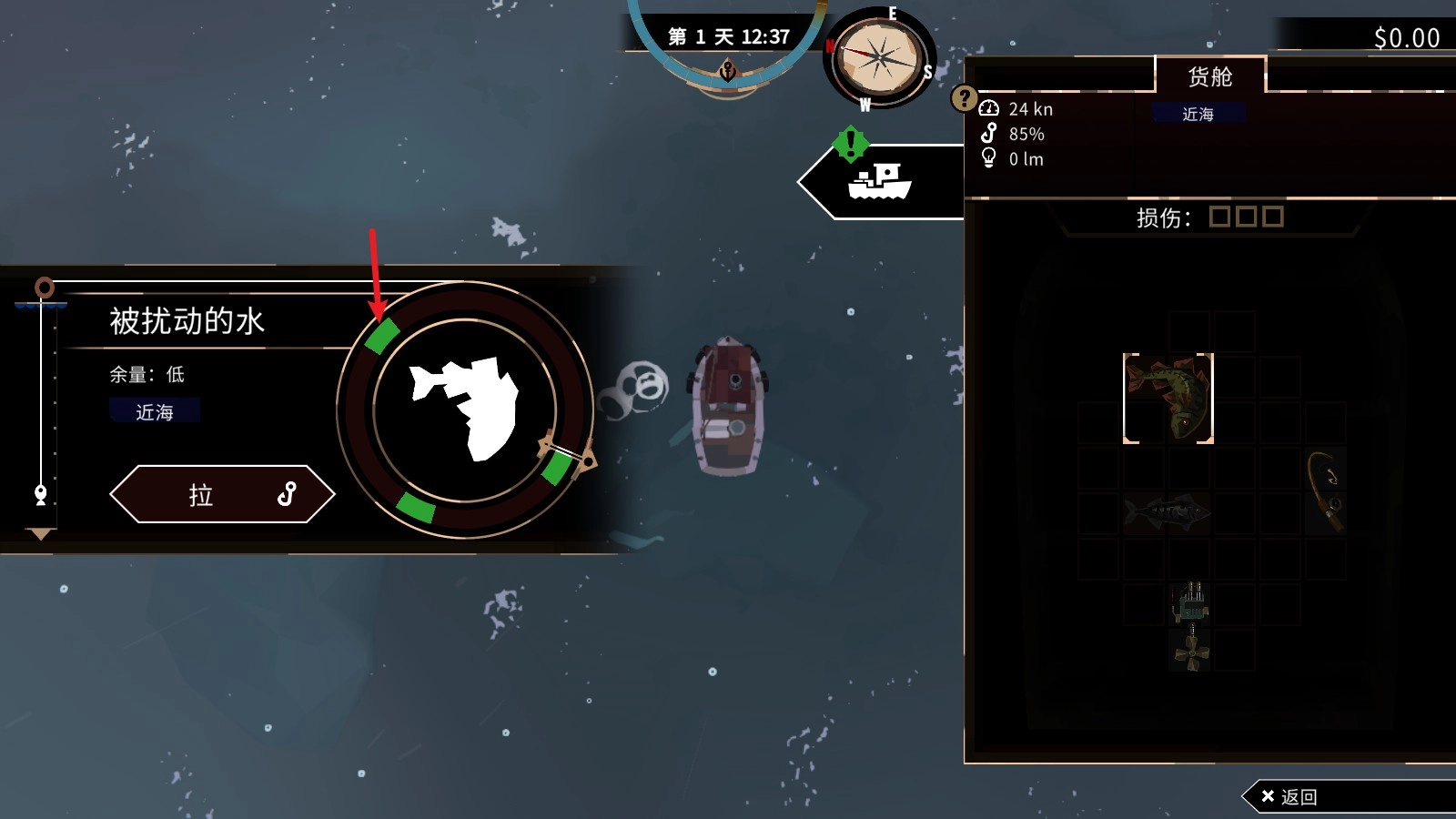Select the engine item in cargo
Image resolution: width=1456 pixels, height=819 pixels.
(x=1190, y=602)
